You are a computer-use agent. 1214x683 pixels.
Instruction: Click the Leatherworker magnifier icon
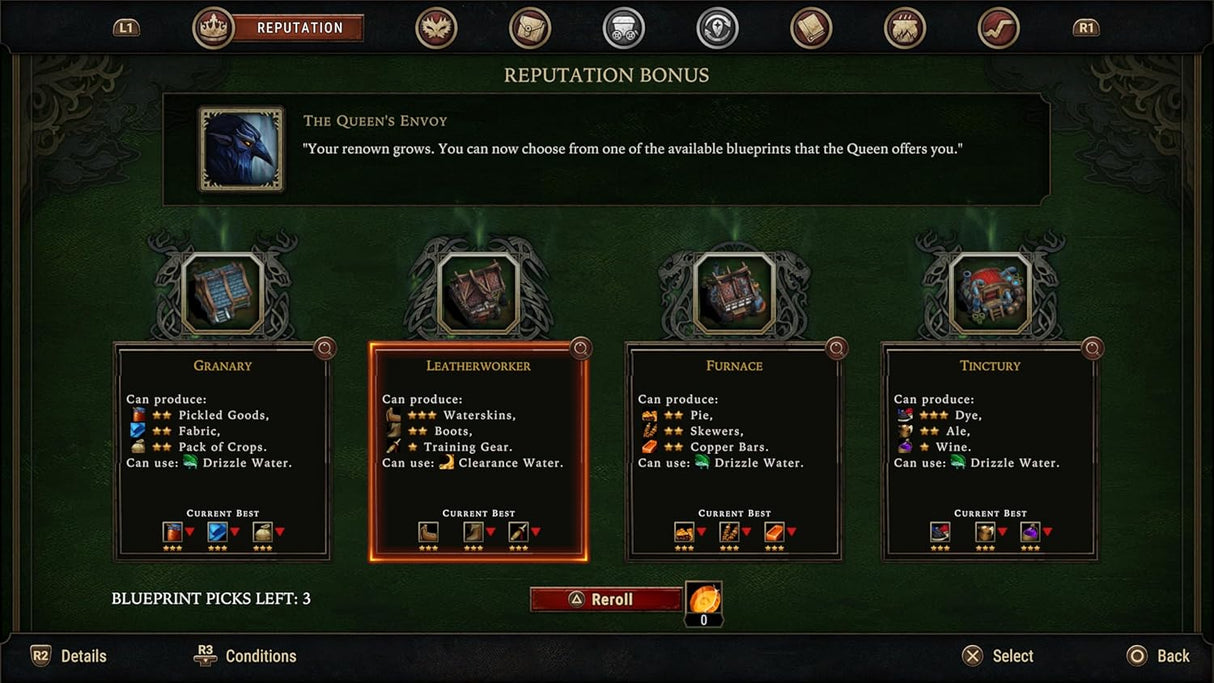tap(581, 348)
